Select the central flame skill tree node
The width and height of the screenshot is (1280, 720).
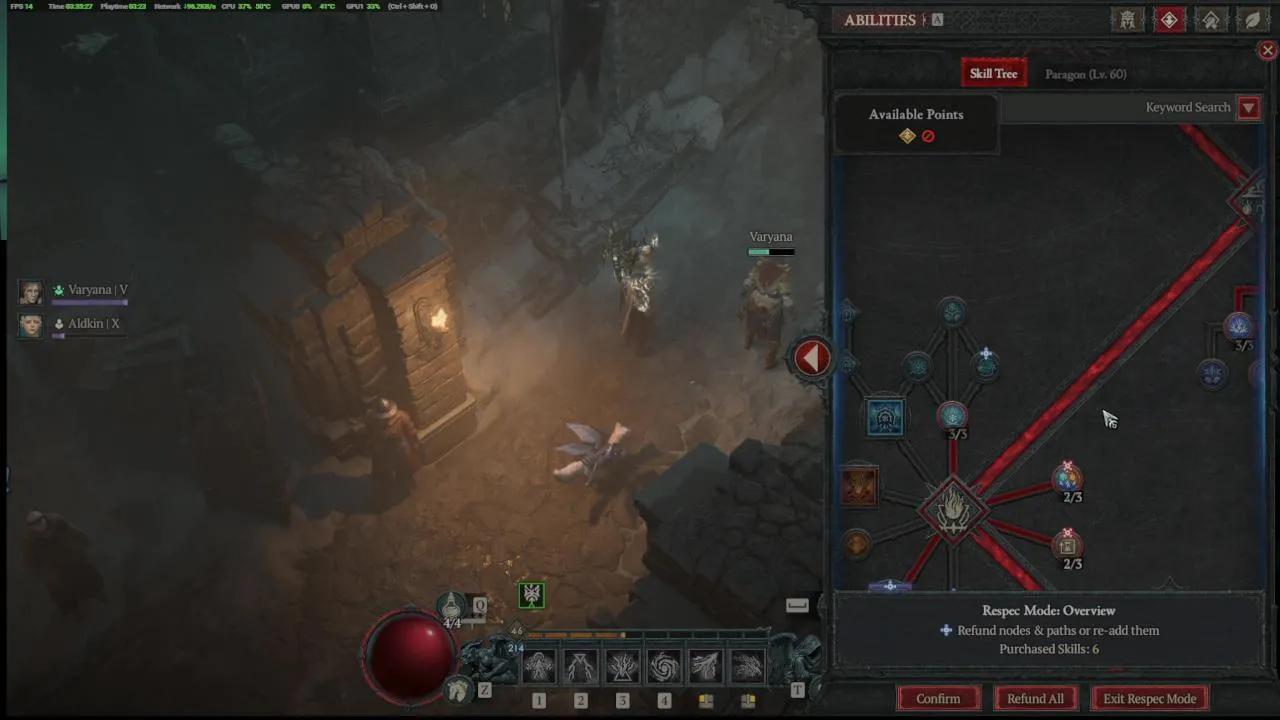(x=952, y=510)
